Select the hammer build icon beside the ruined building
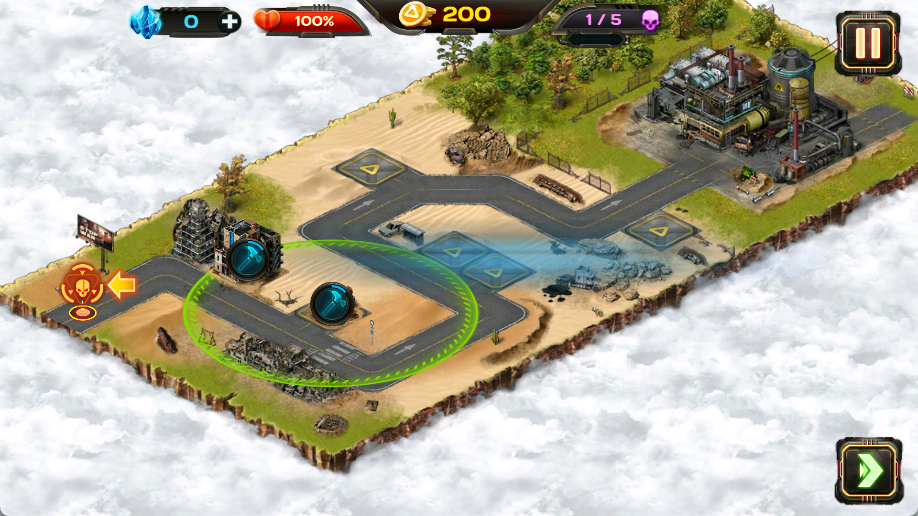Image resolution: width=918 pixels, height=516 pixels. point(247,259)
